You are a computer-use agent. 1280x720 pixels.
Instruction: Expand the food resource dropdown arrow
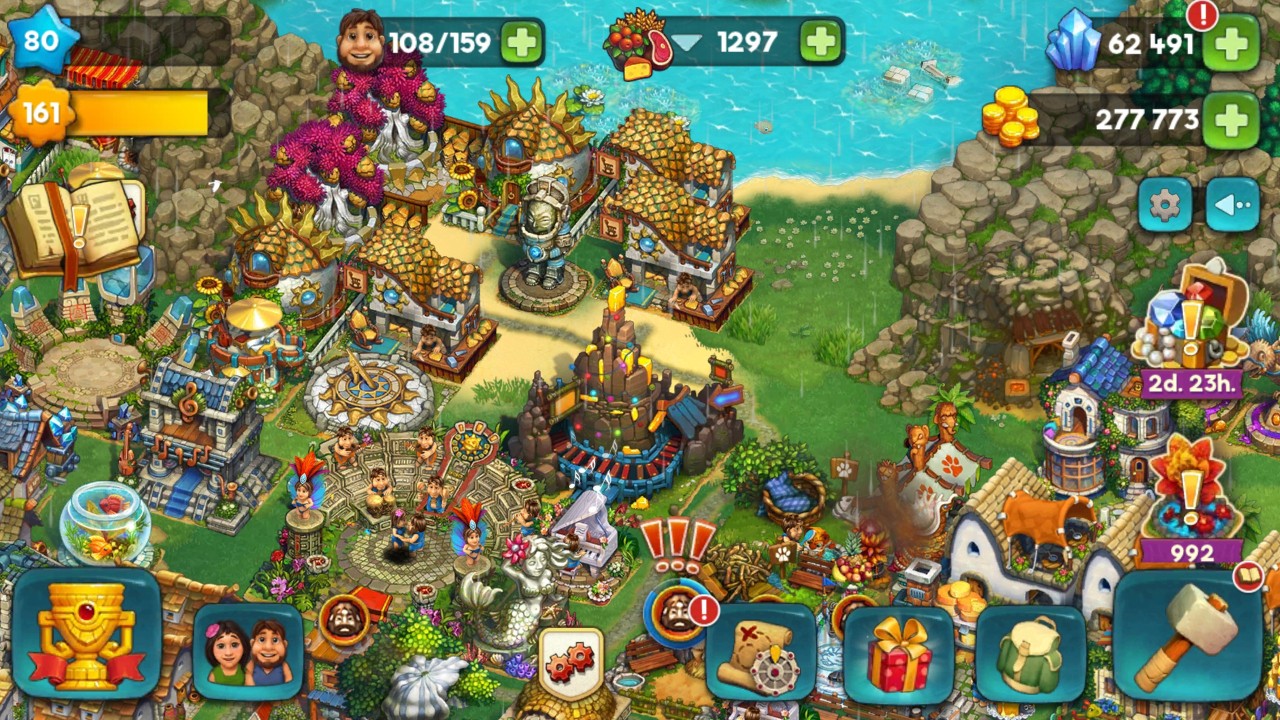[x=688, y=43]
